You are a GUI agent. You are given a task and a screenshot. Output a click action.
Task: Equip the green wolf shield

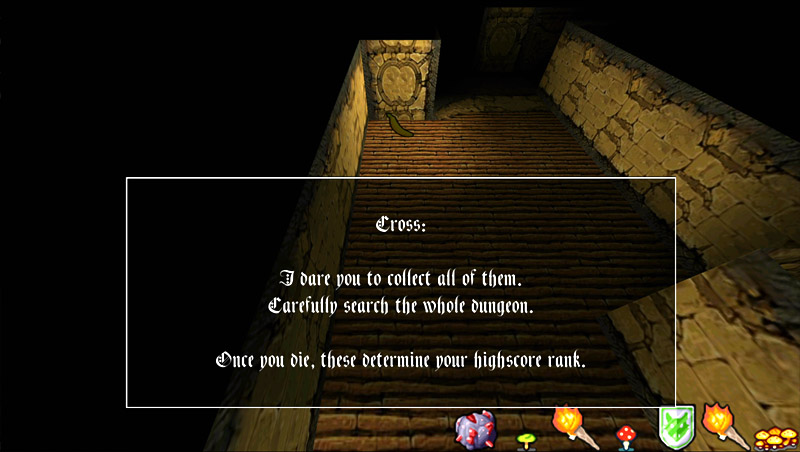[676, 428]
